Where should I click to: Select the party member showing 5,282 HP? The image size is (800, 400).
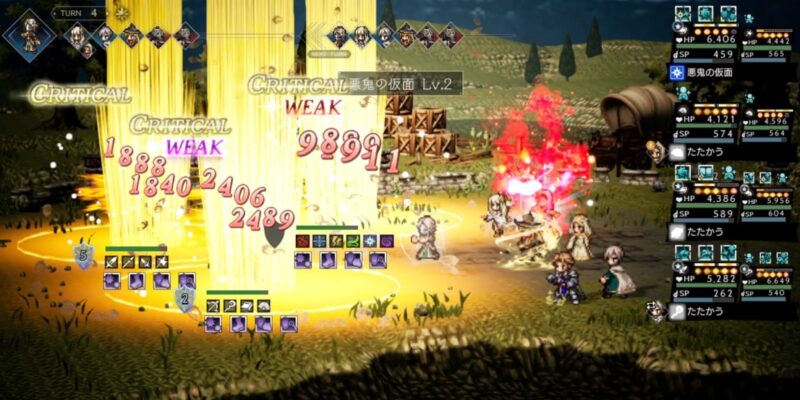(x=706, y=278)
